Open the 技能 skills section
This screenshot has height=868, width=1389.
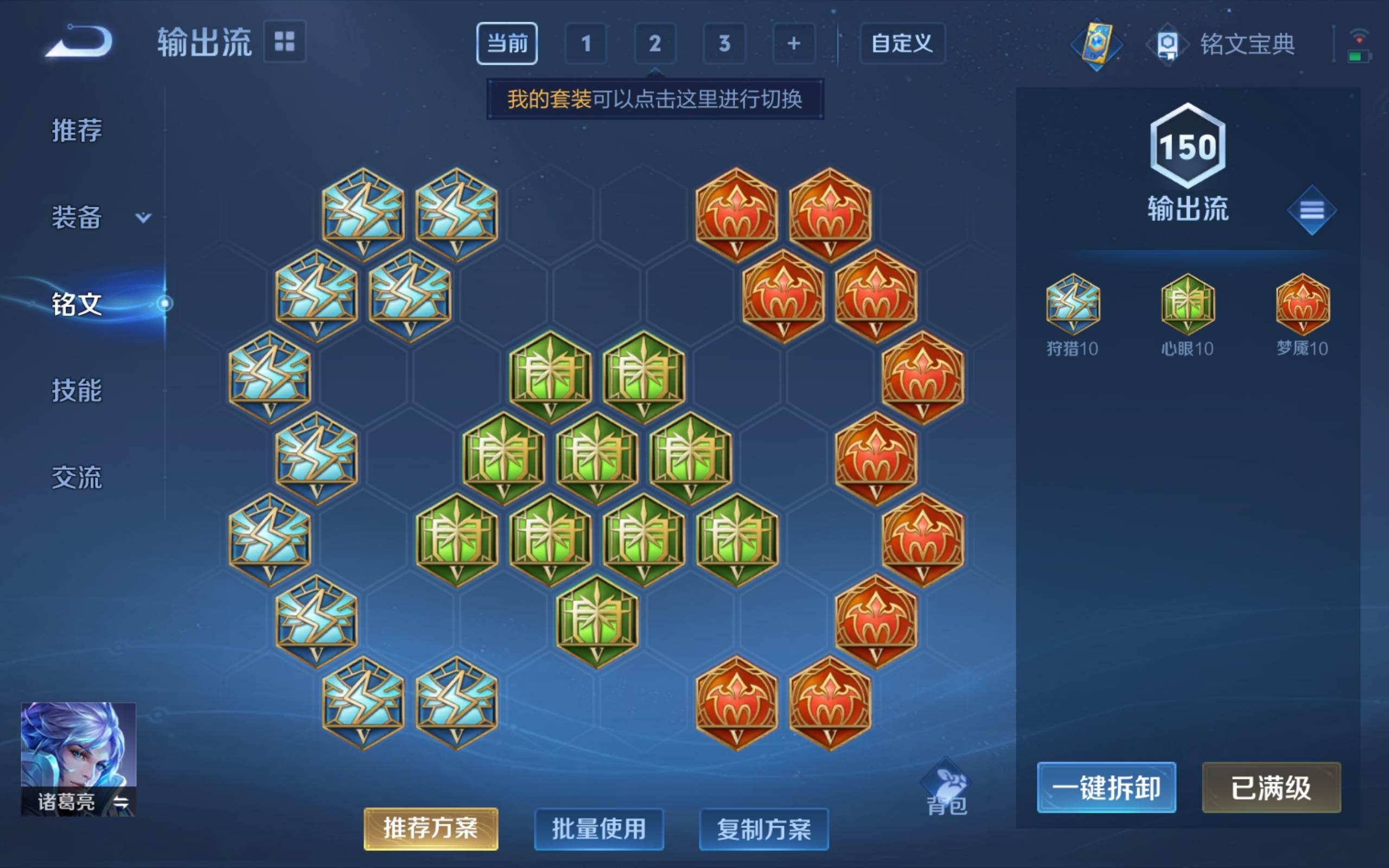tap(77, 391)
